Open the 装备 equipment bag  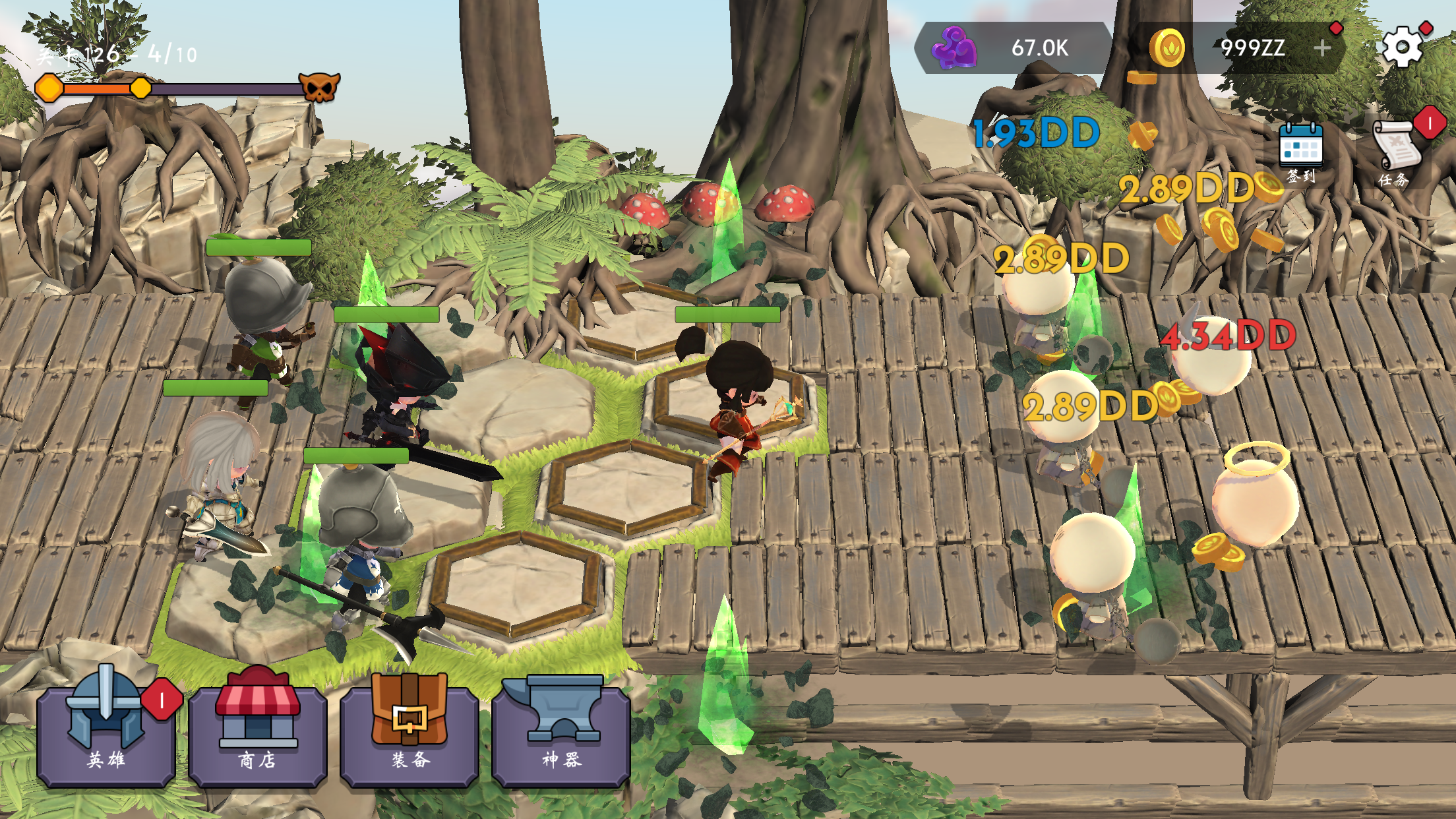[409, 731]
